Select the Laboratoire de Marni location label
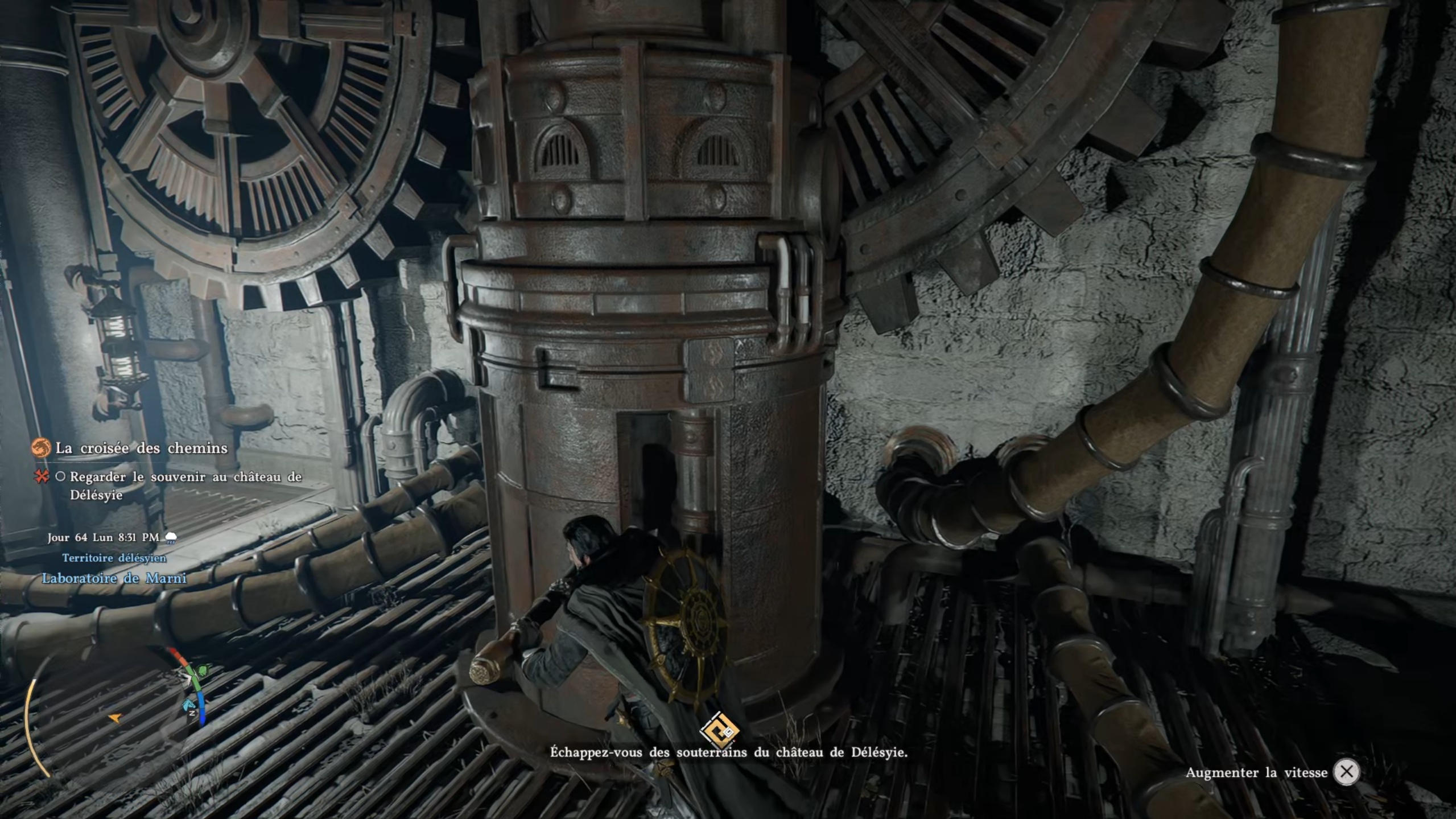Image resolution: width=1456 pixels, height=819 pixels. click(114, 578)
